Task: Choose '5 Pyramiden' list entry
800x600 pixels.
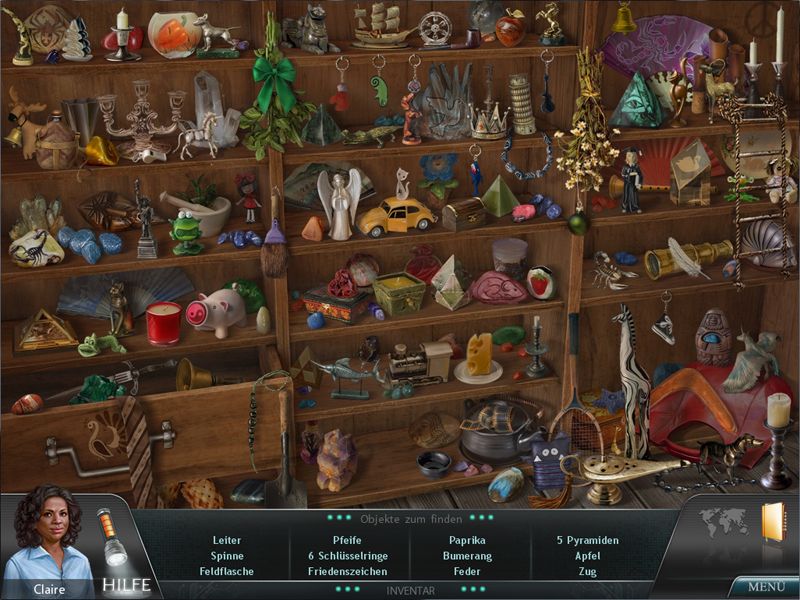Action: click(x=587, y=540)
